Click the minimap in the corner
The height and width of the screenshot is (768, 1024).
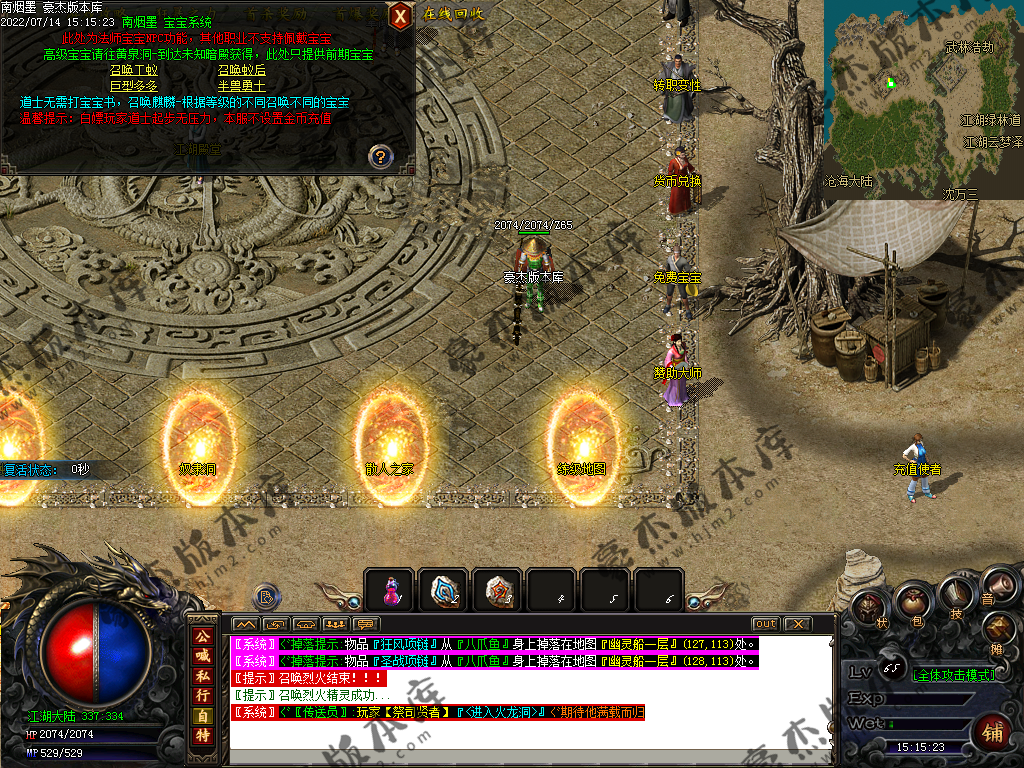click(x=922, y=98)
